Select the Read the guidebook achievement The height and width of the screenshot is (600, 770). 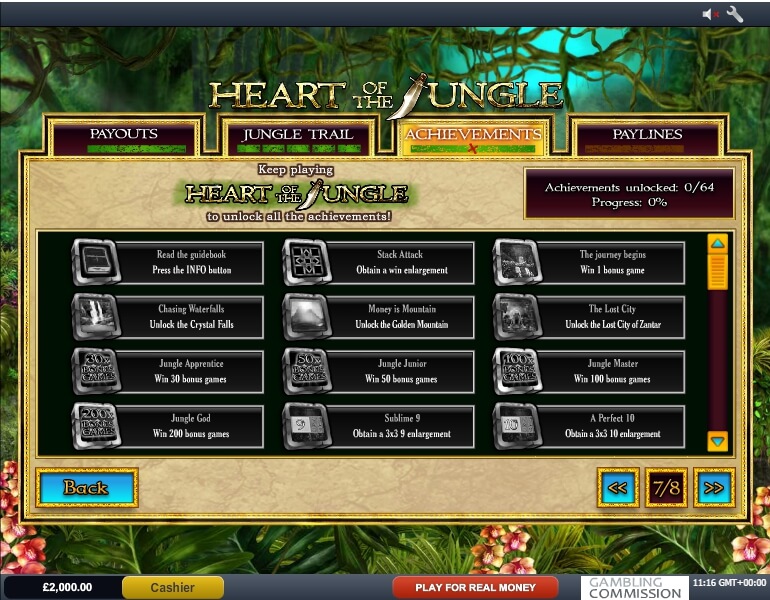168,263
